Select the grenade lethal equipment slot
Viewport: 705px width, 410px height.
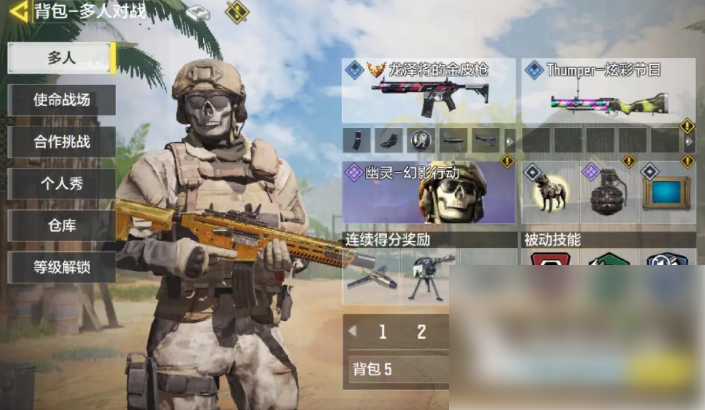point(608,193)
